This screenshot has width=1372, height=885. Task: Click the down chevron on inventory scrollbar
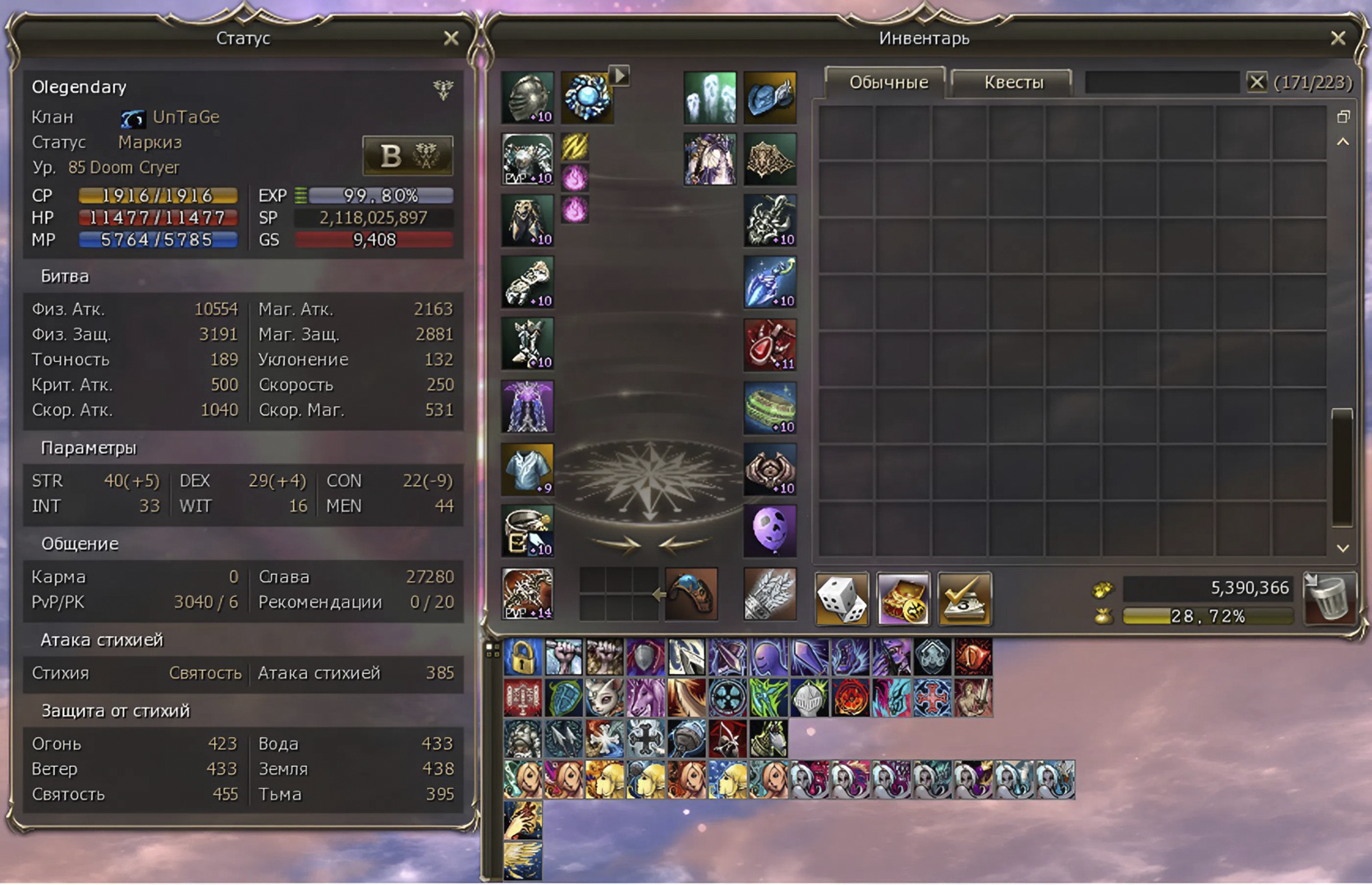pos(1342,548)
